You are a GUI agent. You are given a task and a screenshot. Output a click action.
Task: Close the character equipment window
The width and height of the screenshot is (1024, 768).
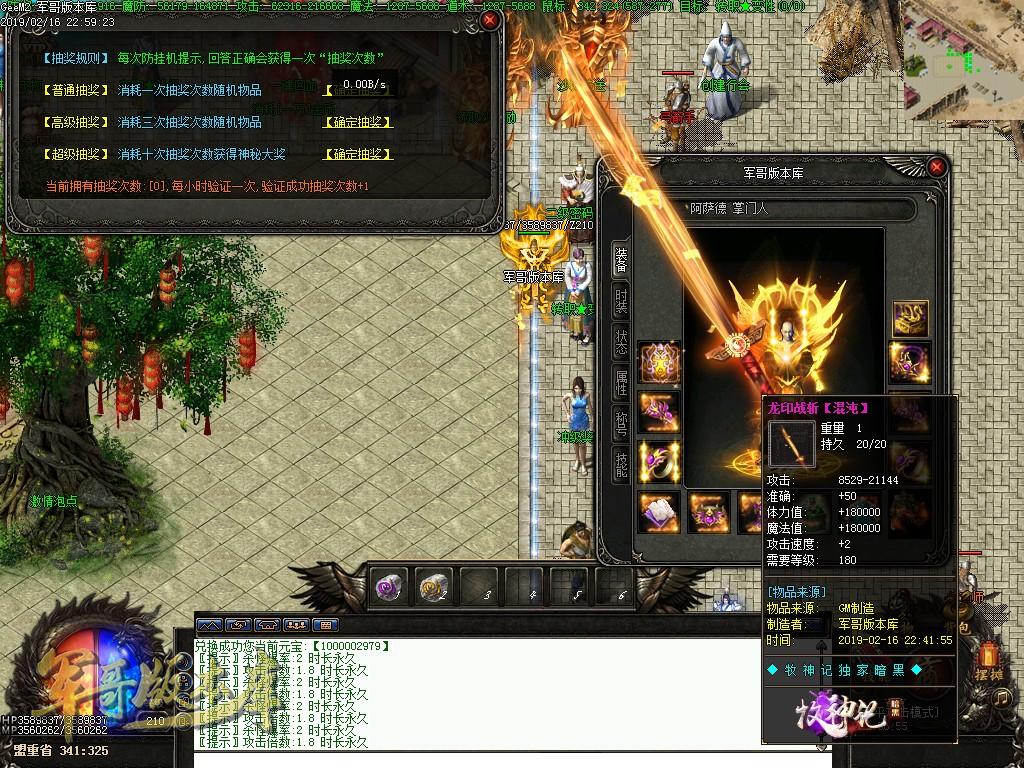[936, 166]
